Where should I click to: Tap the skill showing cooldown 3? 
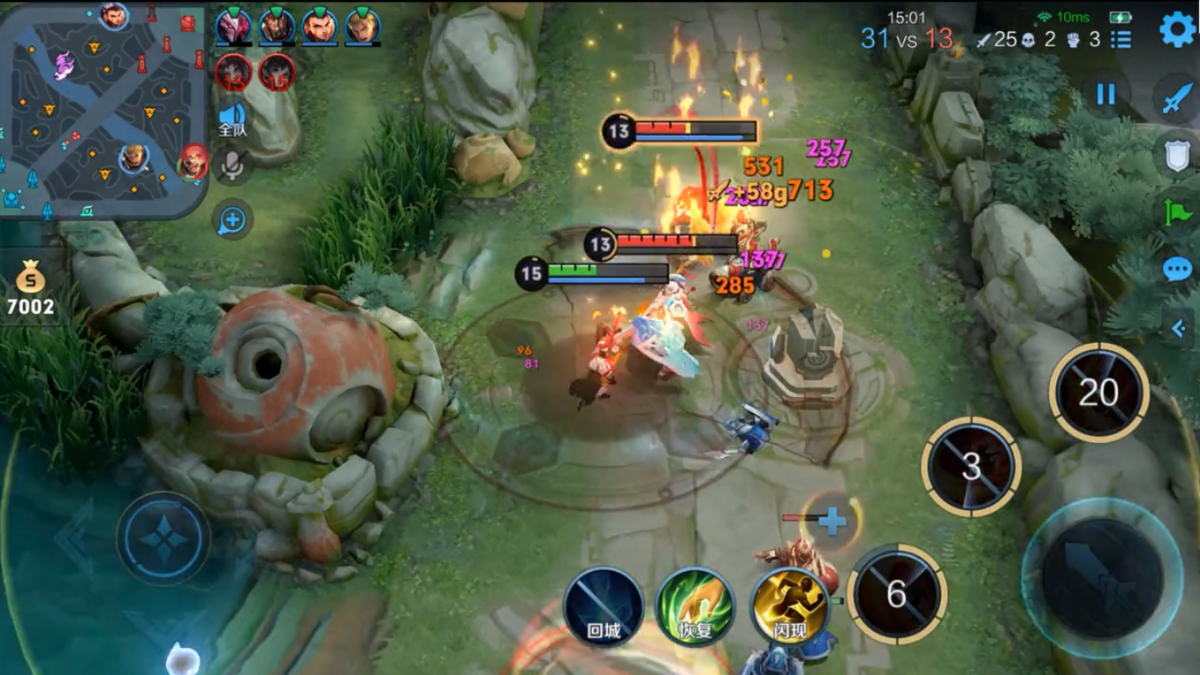pyautogui.click(x=970, y=466)
